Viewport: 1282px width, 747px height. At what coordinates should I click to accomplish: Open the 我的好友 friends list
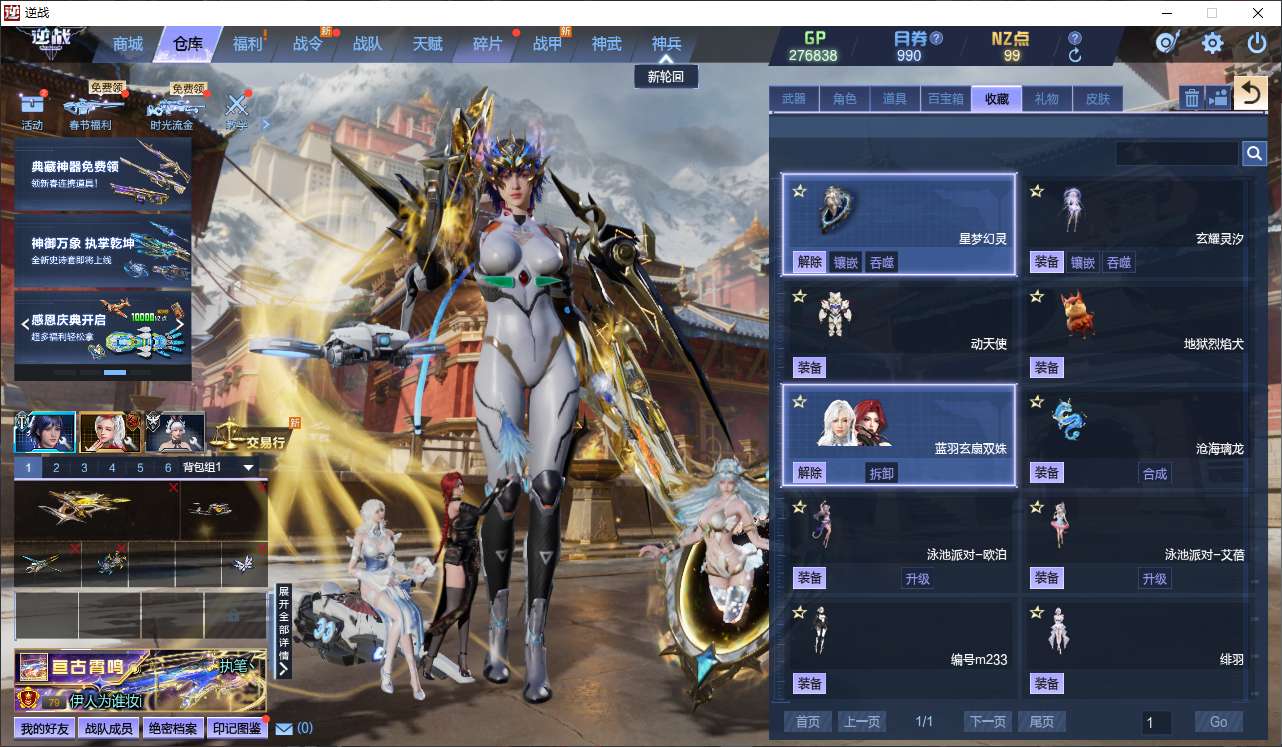pos(45,728)
